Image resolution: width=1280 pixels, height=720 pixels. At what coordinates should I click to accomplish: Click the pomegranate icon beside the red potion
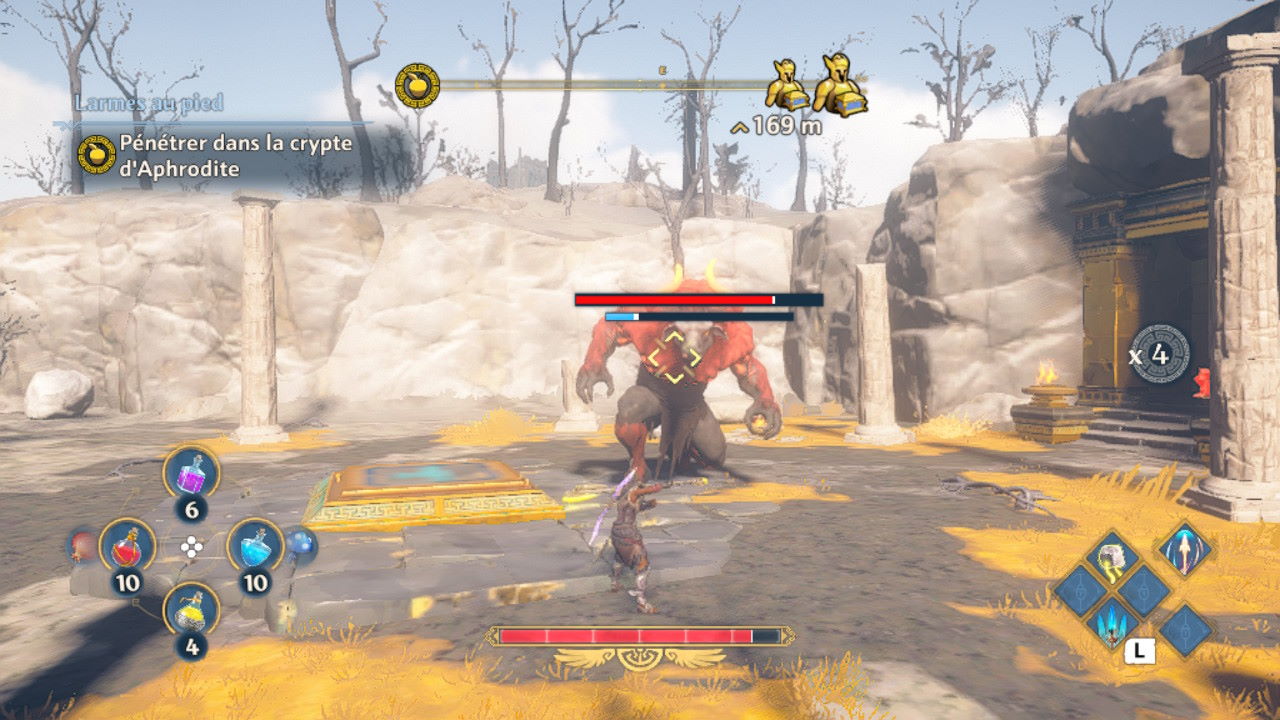81,546
